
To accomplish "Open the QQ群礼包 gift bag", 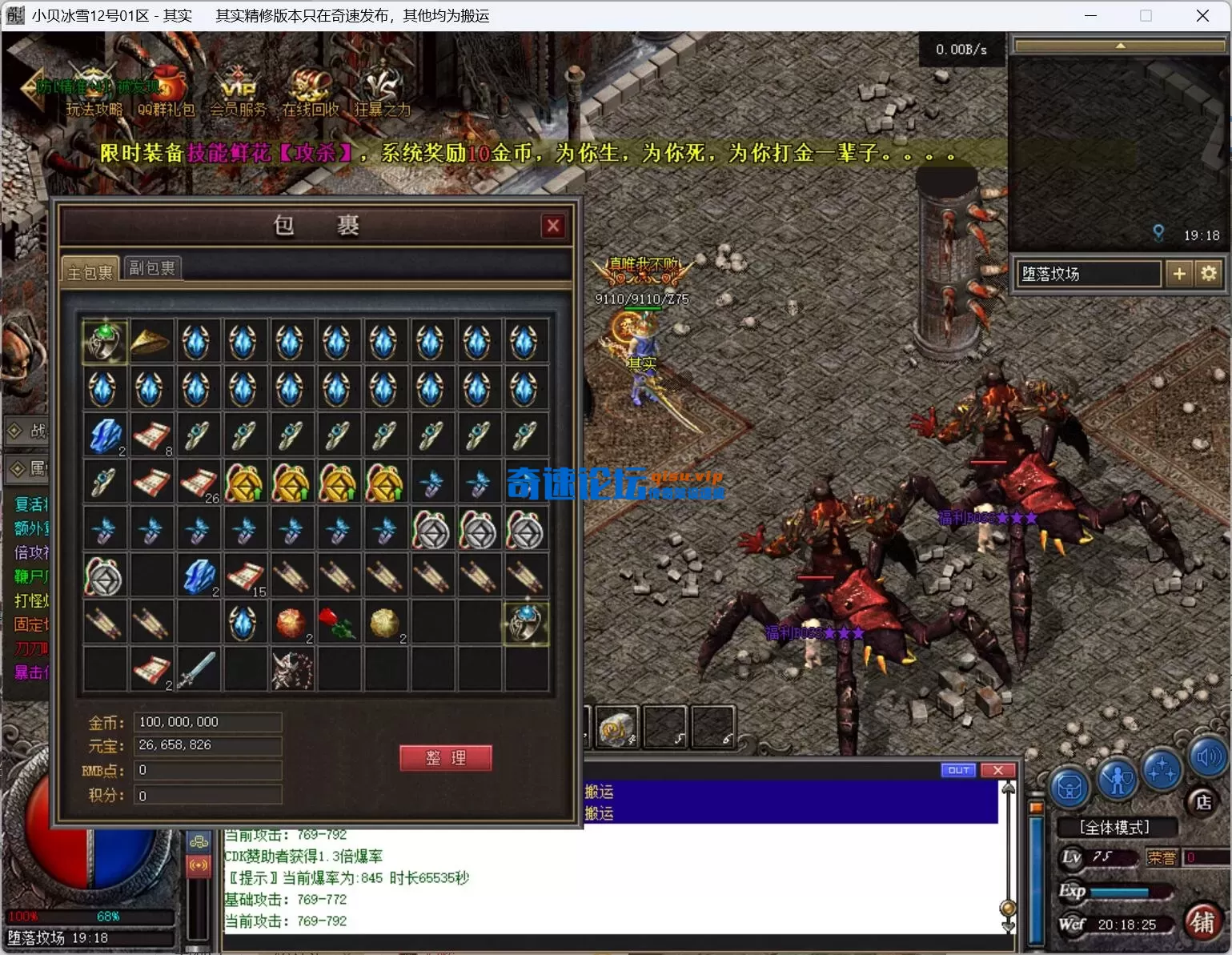I will [x=167, y=96].
